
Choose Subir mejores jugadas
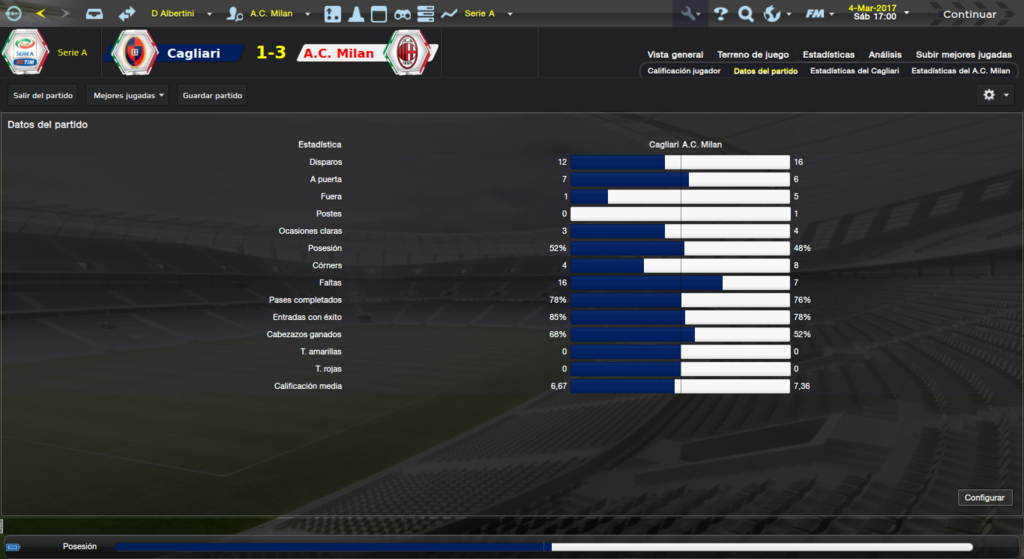[962, 55]
